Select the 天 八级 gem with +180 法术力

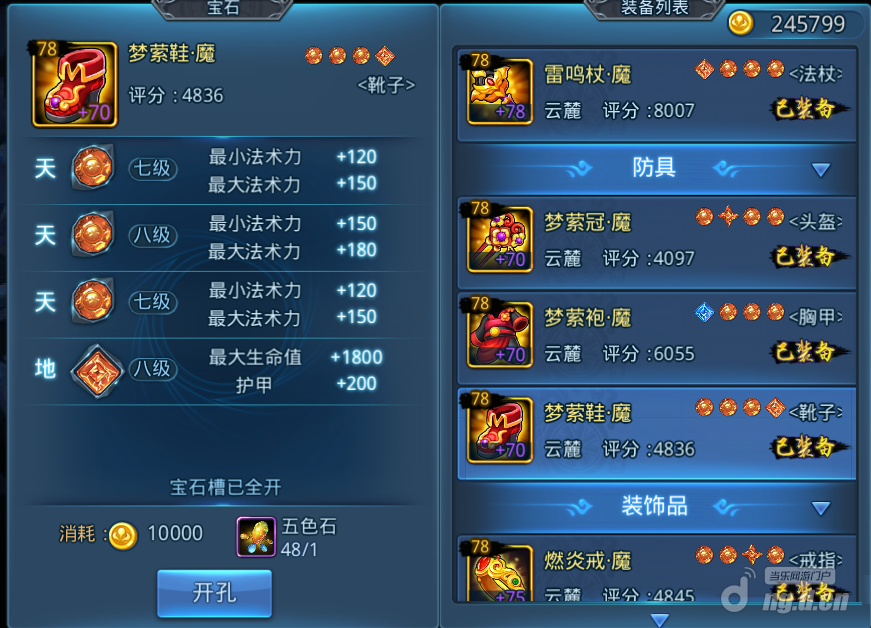(93, 235)
